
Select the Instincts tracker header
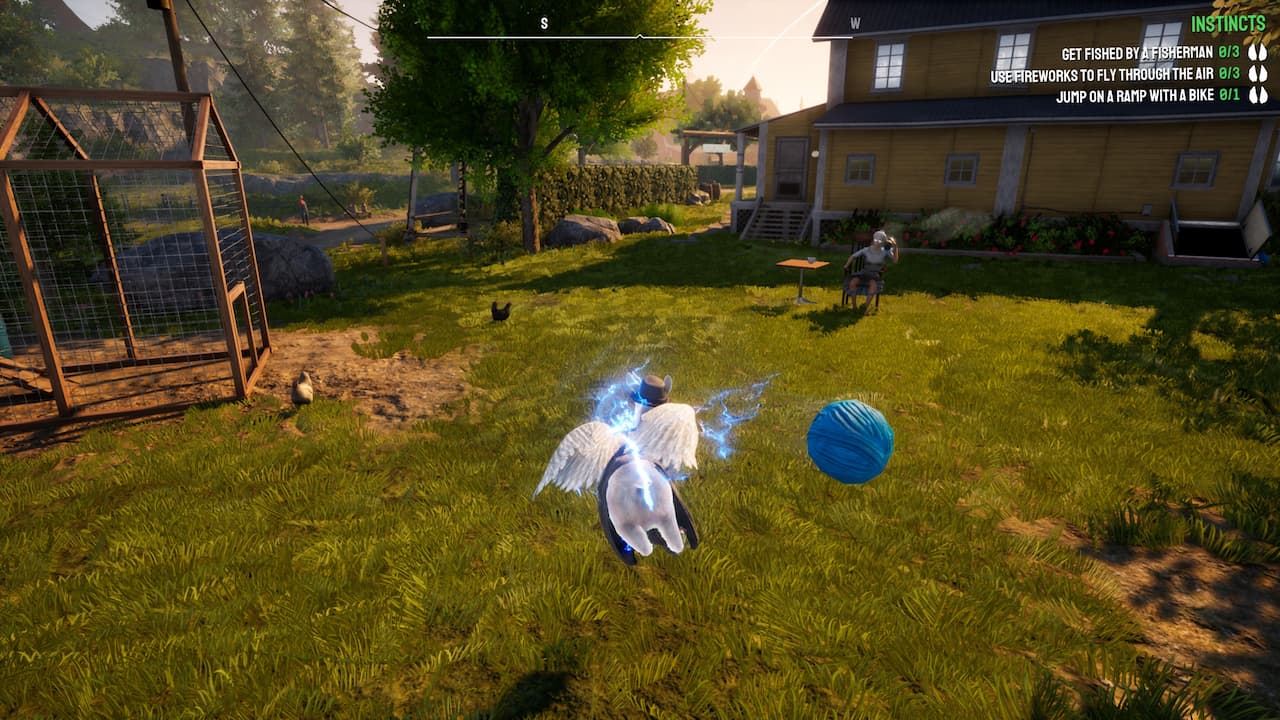point(1228,24)
